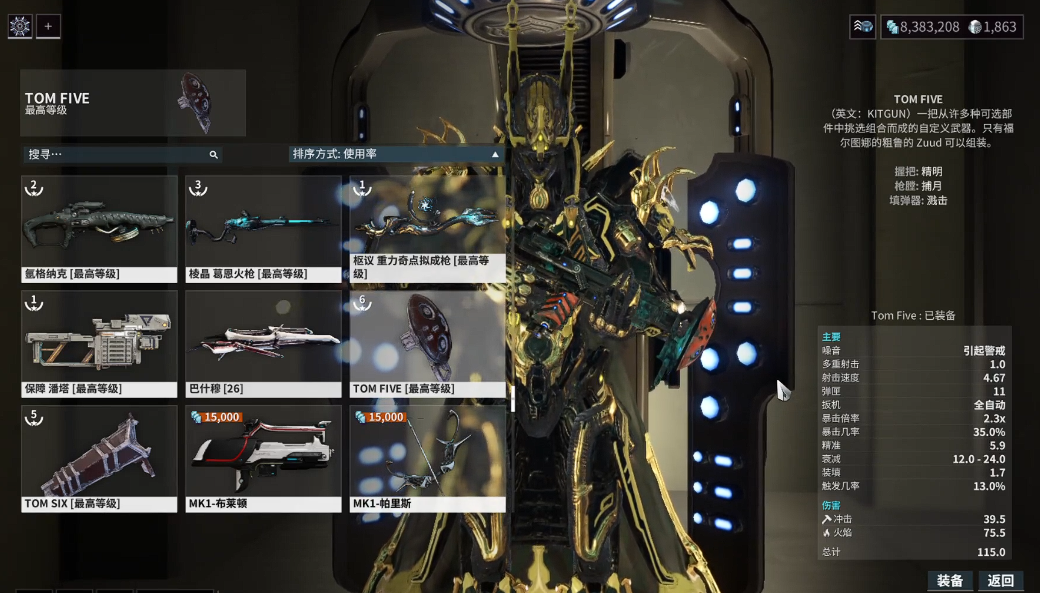
Task: Open the 排序方式 sort dropdown
Action: (395, 154)
